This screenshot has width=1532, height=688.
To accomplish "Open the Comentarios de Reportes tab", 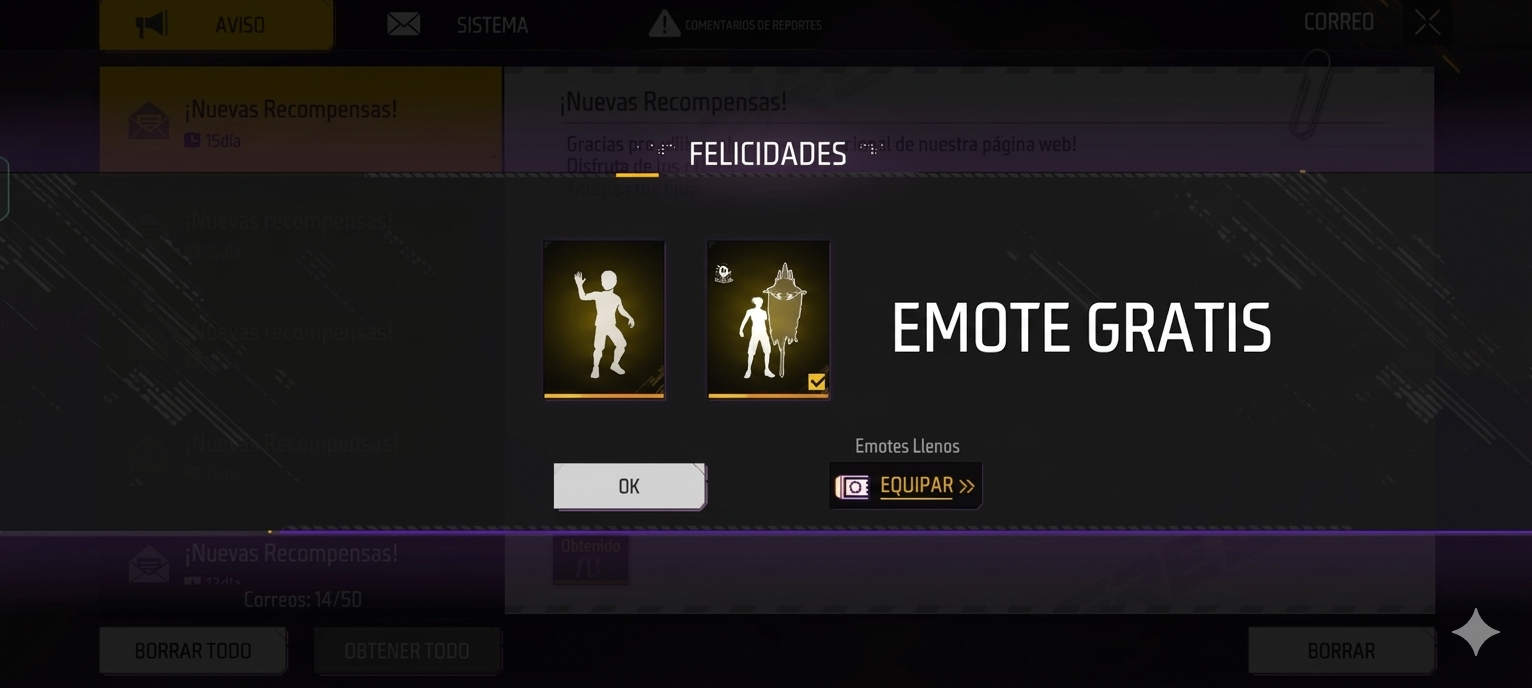I will [x=736, y=25].
